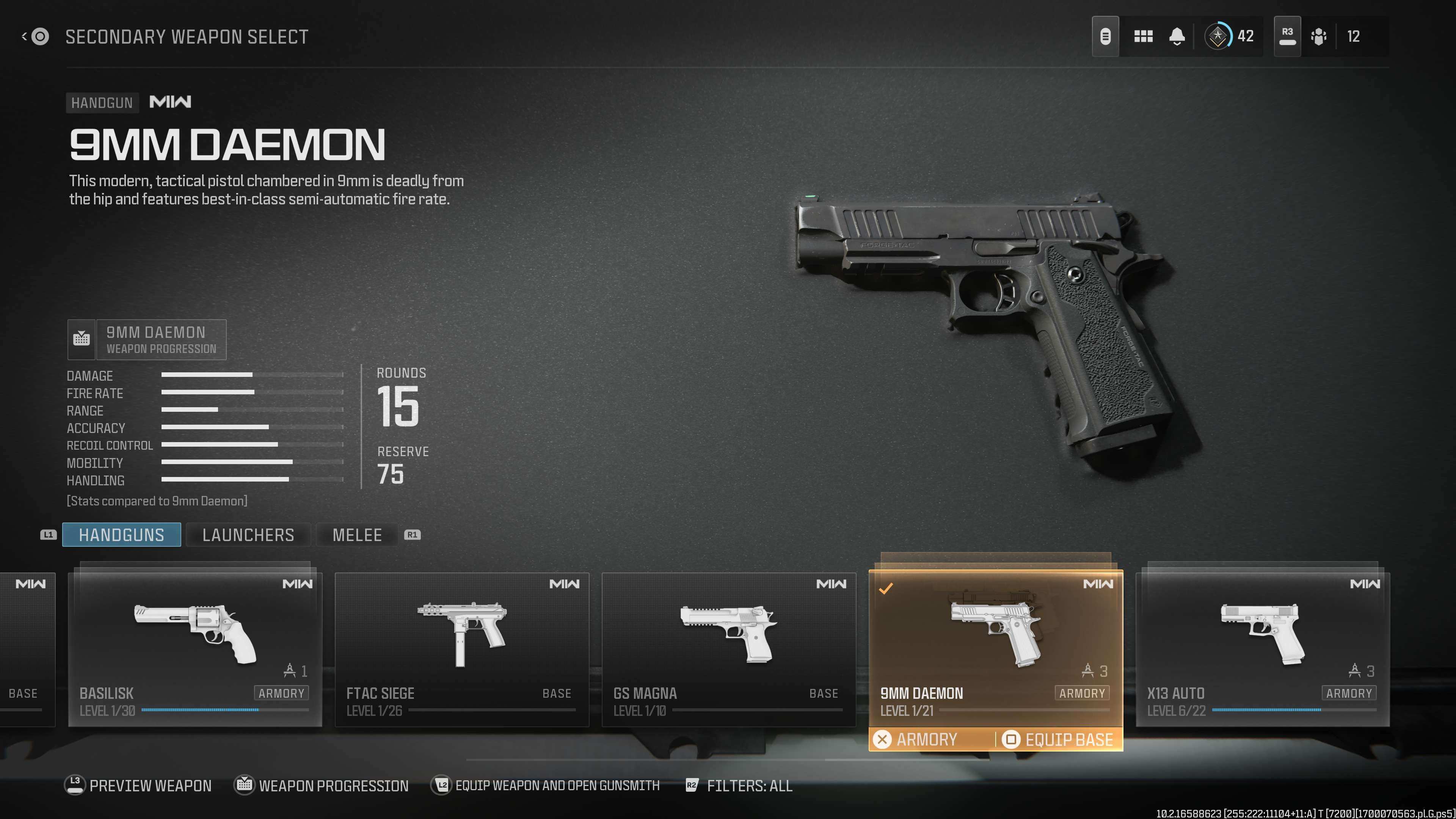Image resolution: width=1456 pixels, height=819 pixels.
Task: Open 9mm Daemon Weapon Progression panel
Action: point(147,340)
